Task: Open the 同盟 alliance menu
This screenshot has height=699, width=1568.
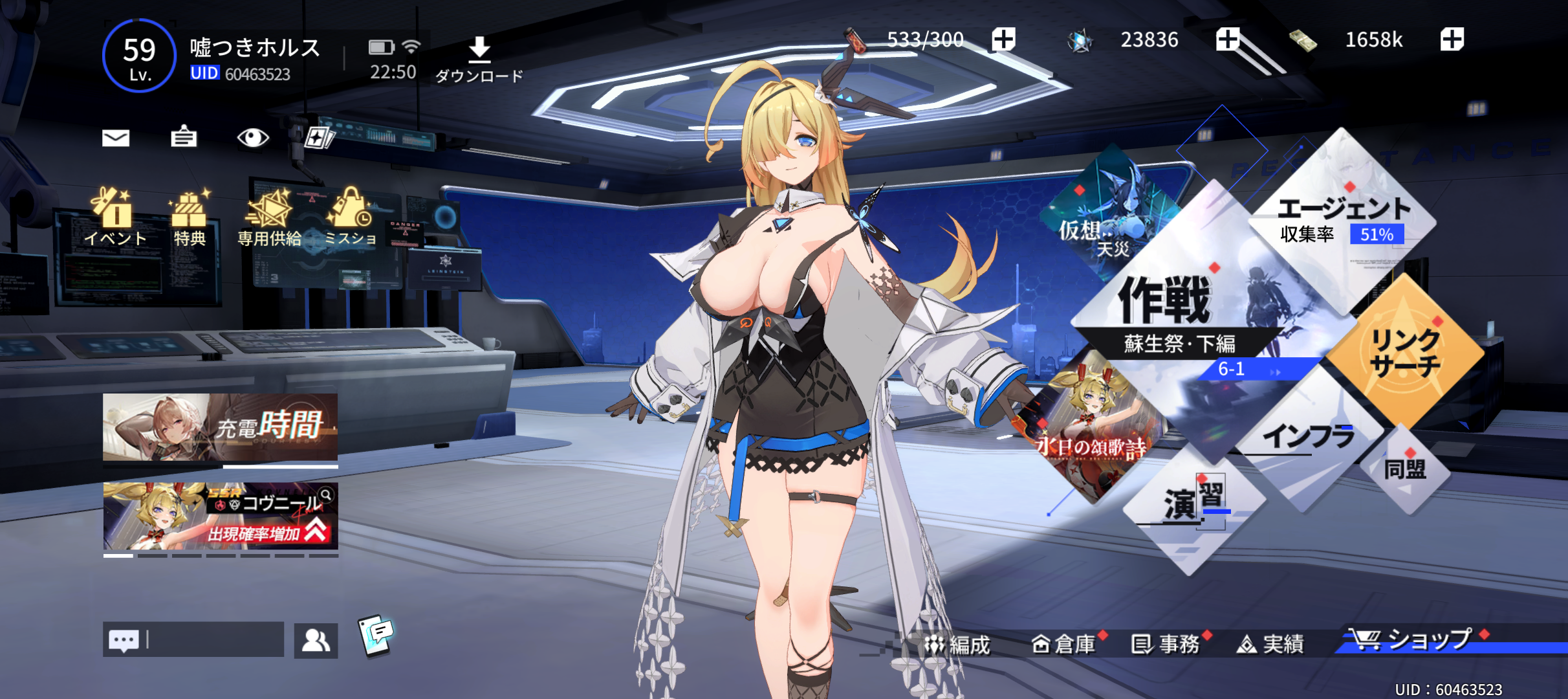Action: pos(1405,469)
